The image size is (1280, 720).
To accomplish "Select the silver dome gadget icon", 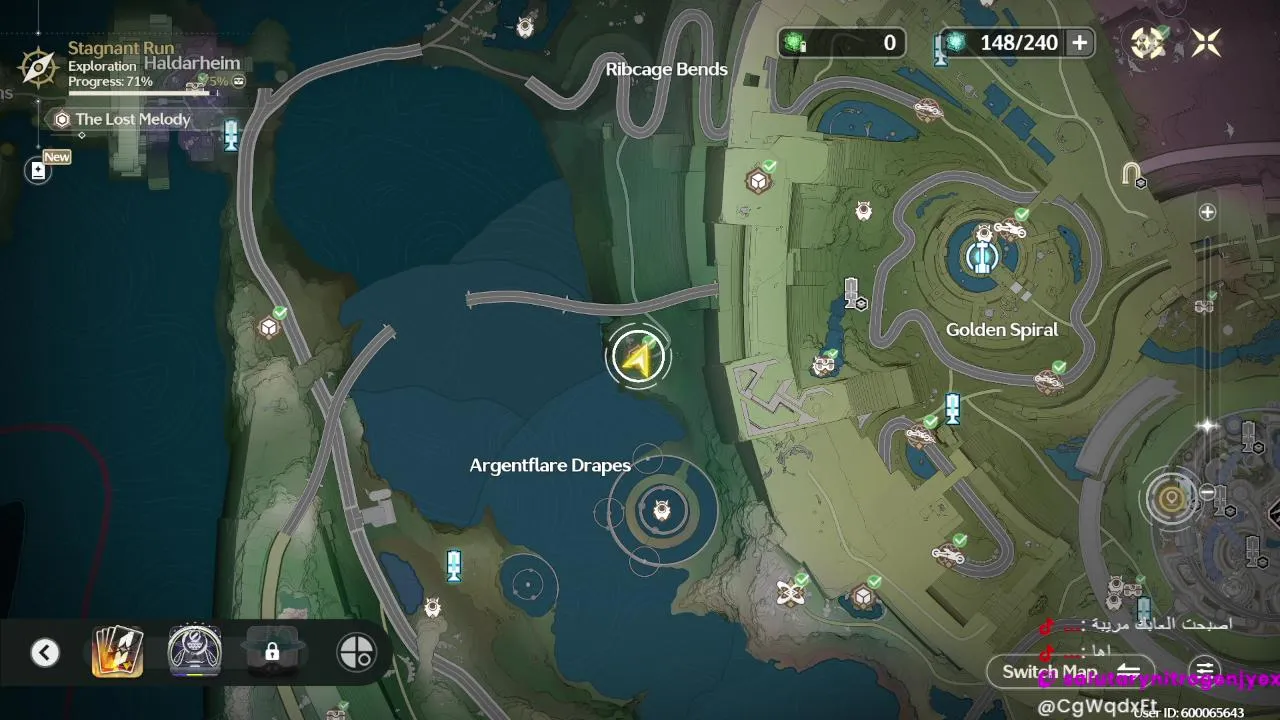I will [x=194, y=652].
